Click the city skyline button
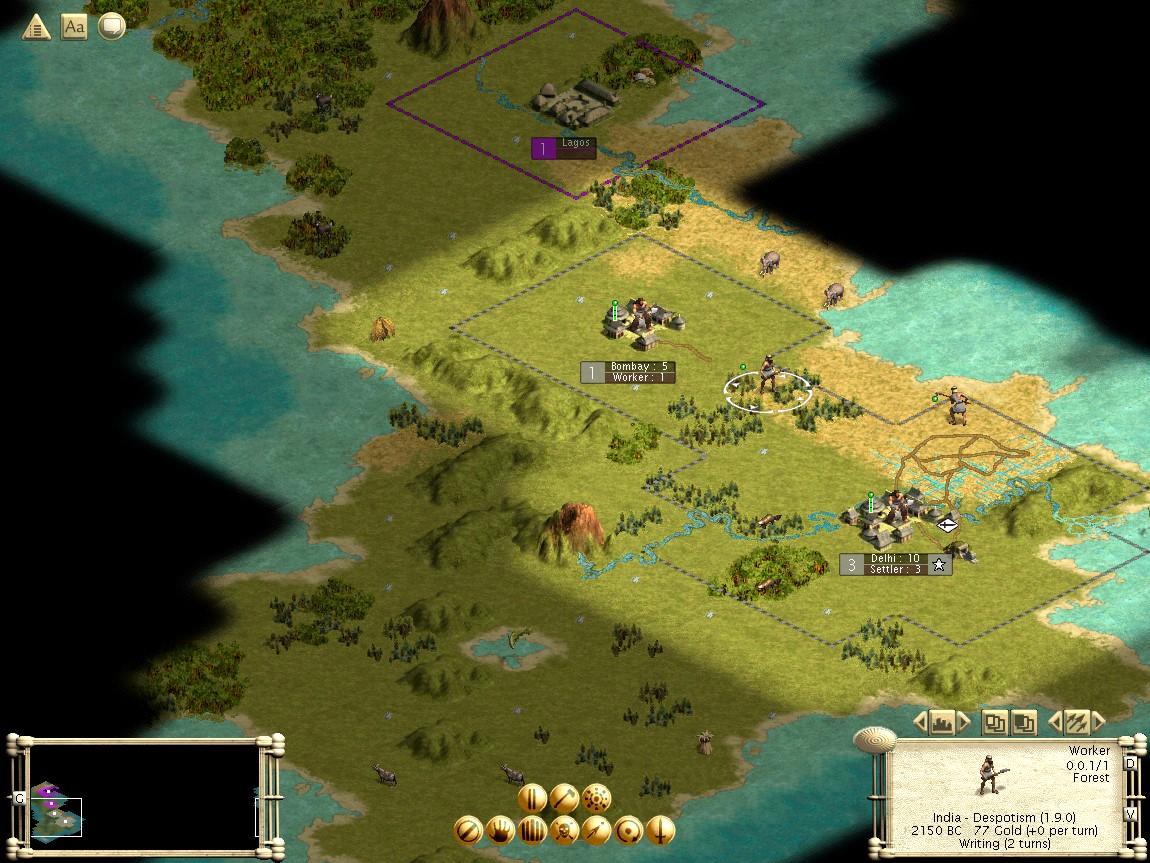This screenshot has height=863, width=1150. point(941,722)
